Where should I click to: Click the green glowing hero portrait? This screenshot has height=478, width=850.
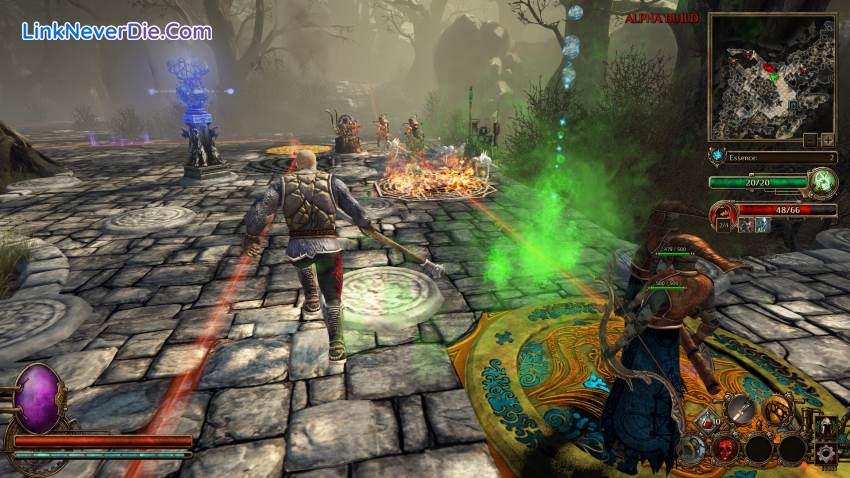pos(825,182)
